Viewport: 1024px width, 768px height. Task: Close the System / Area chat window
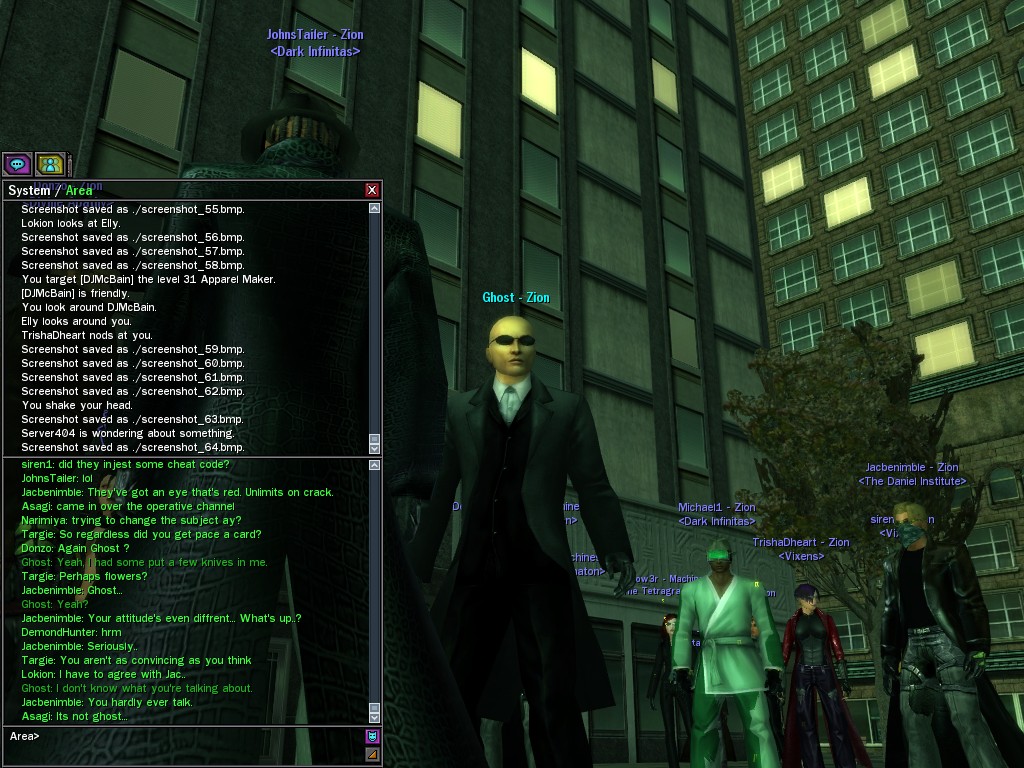372,190
